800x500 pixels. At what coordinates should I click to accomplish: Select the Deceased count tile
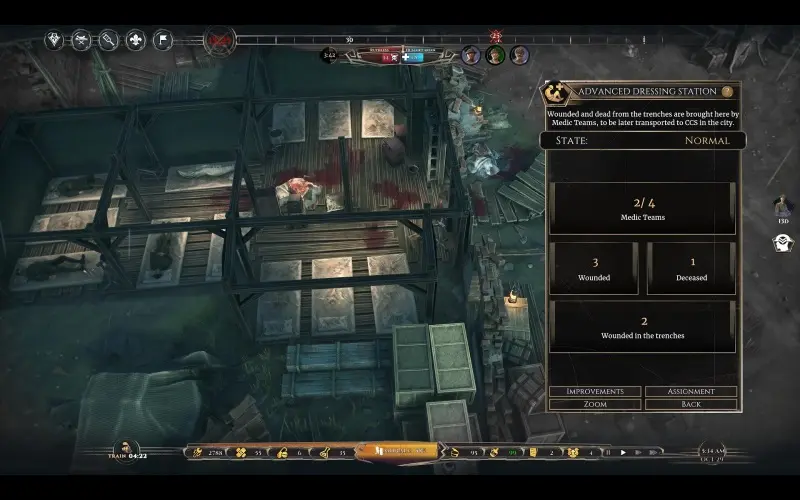click(691, 268)
